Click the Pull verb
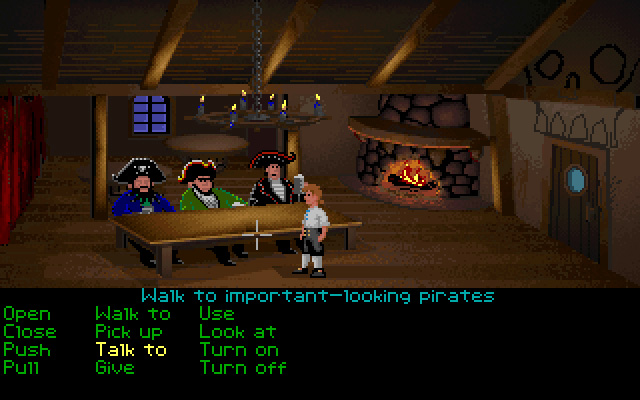The width and height of the screenshot is (640, 400). [x=22, y=368]
